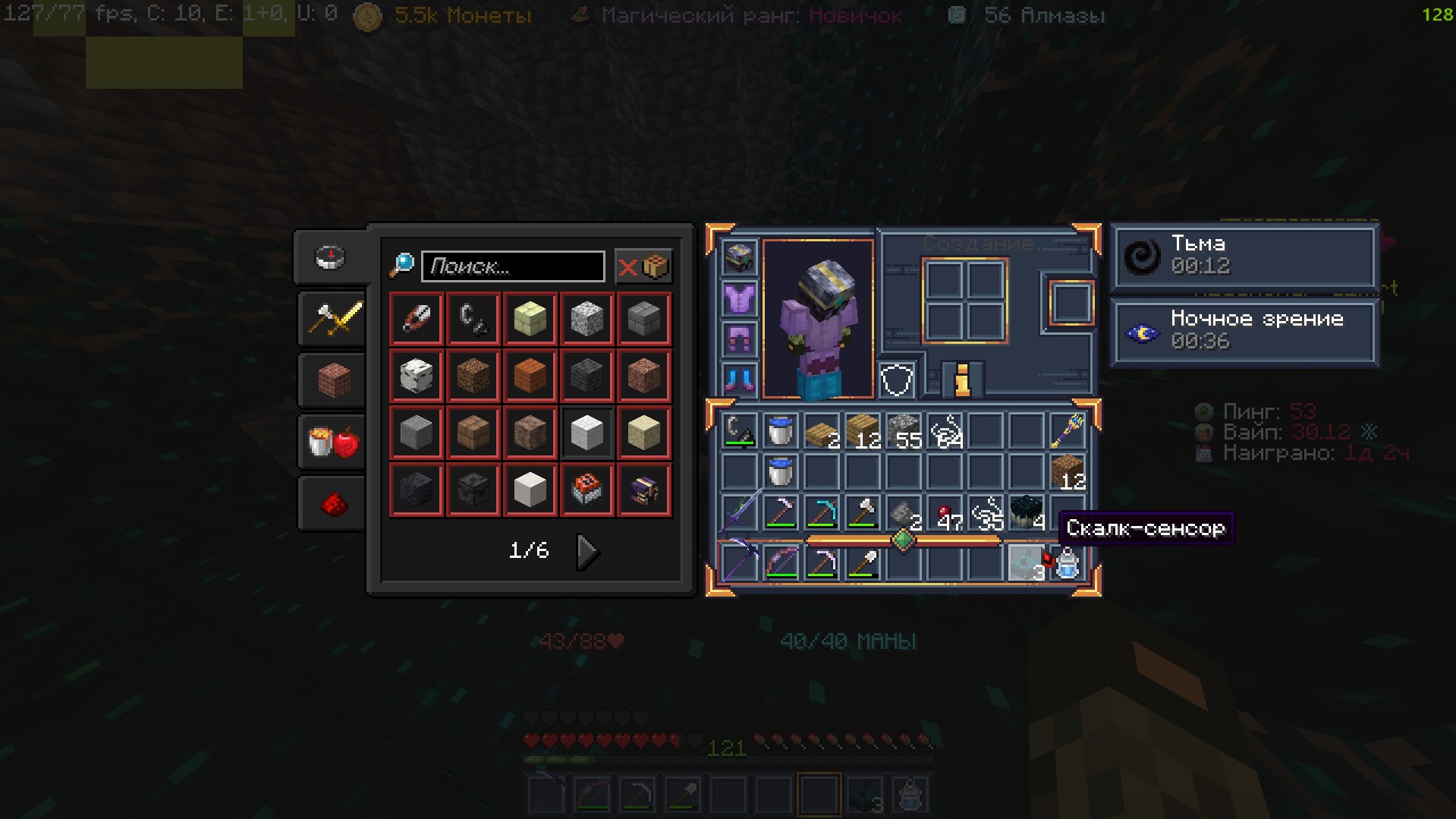Select the birch log block recipe
Image resolution: width=1456 pixels, height=819 pixels.
pos(416,376)
